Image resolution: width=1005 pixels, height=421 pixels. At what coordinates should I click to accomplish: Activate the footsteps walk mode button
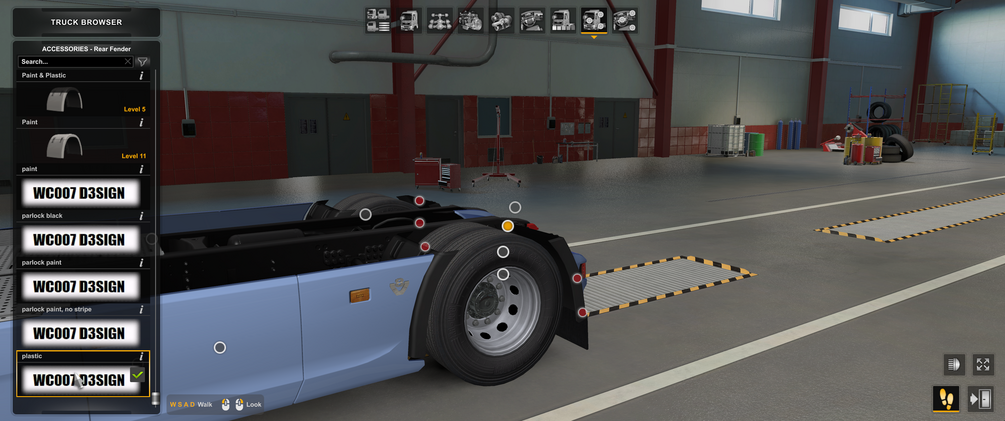946,399
